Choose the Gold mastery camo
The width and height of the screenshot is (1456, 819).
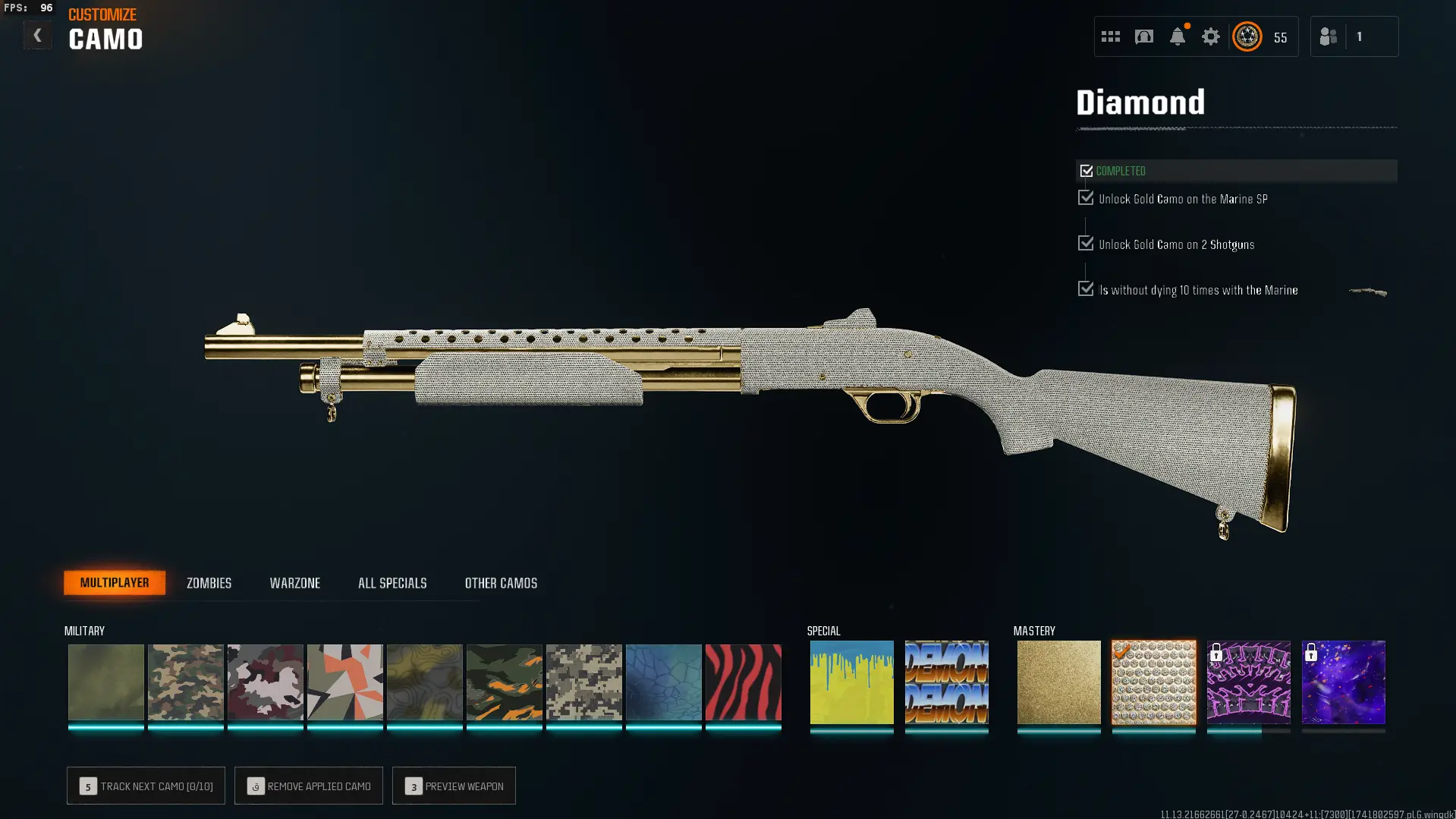coord(1058,682)
